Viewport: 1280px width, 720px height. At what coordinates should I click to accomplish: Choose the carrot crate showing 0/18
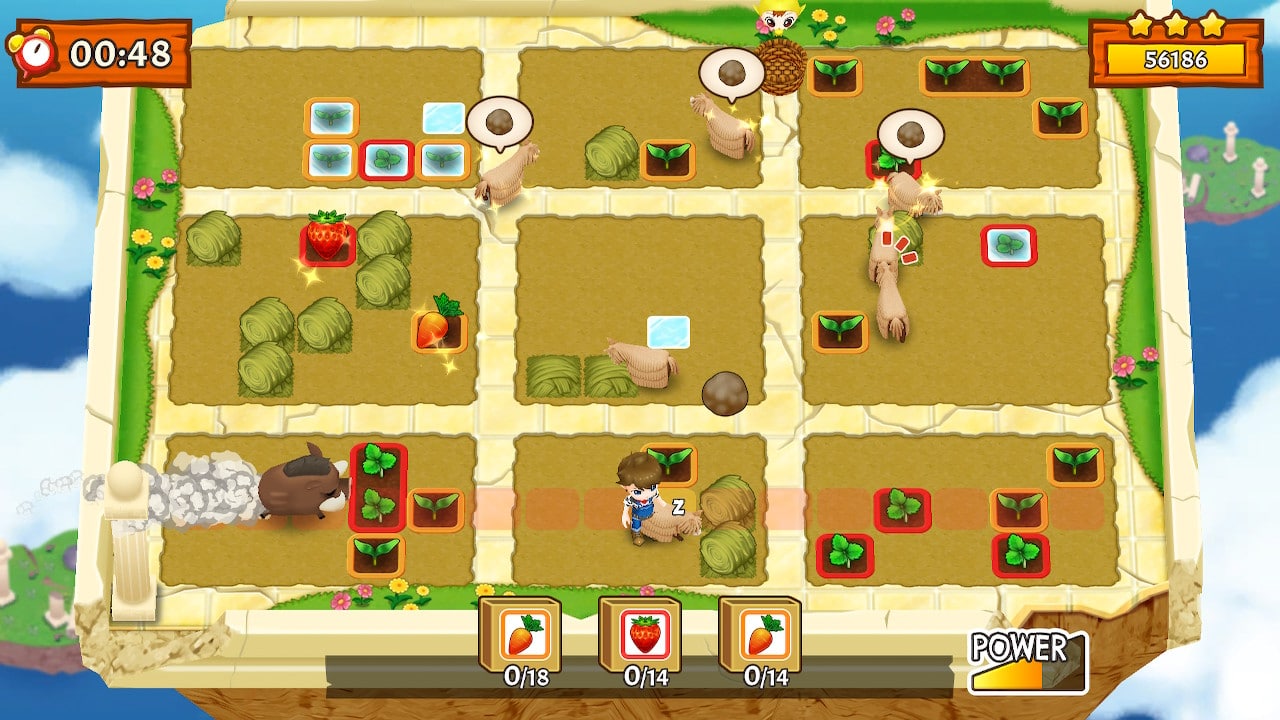[520, 635]
